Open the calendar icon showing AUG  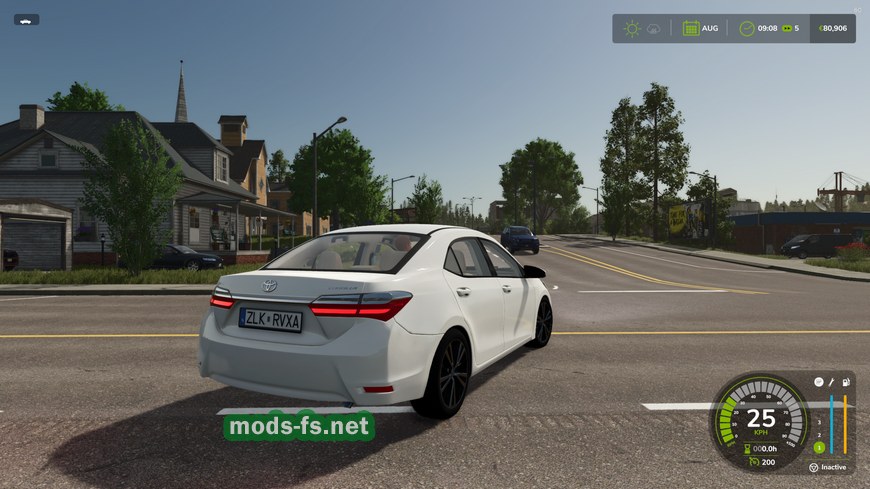pos(691,28)
